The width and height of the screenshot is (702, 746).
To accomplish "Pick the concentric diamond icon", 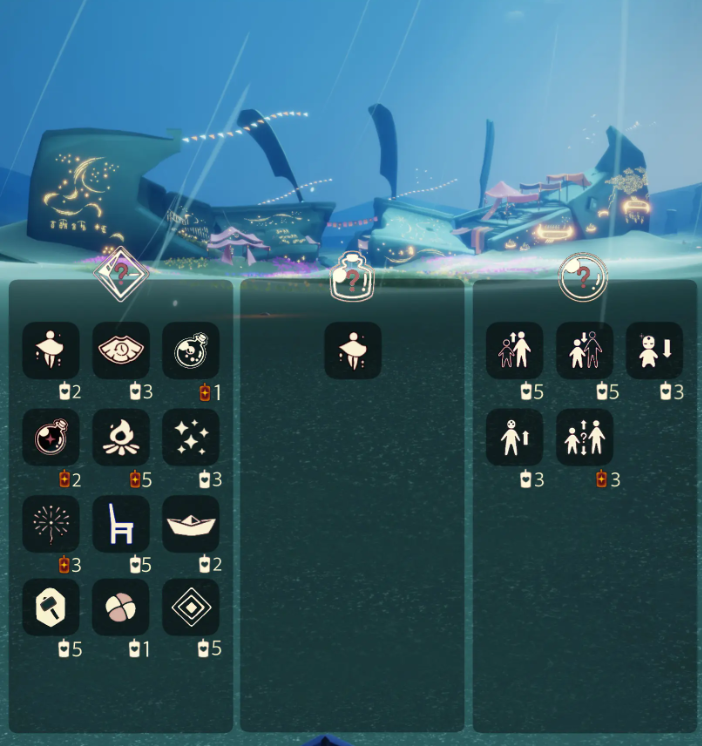I will coord(191,607).
